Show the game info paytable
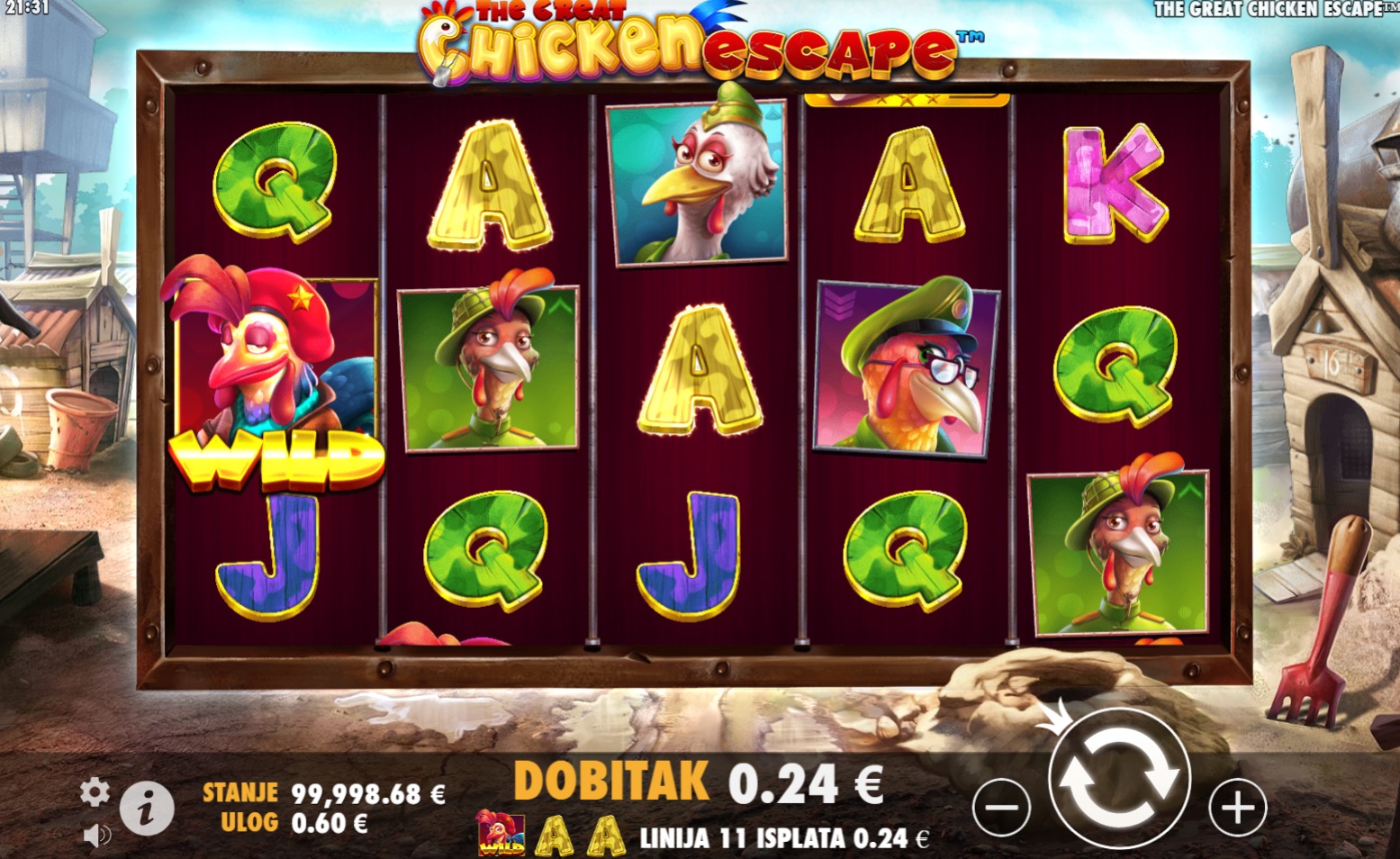Image resolution: width=1400 pixels, height=859 pixels. [147, 808]
